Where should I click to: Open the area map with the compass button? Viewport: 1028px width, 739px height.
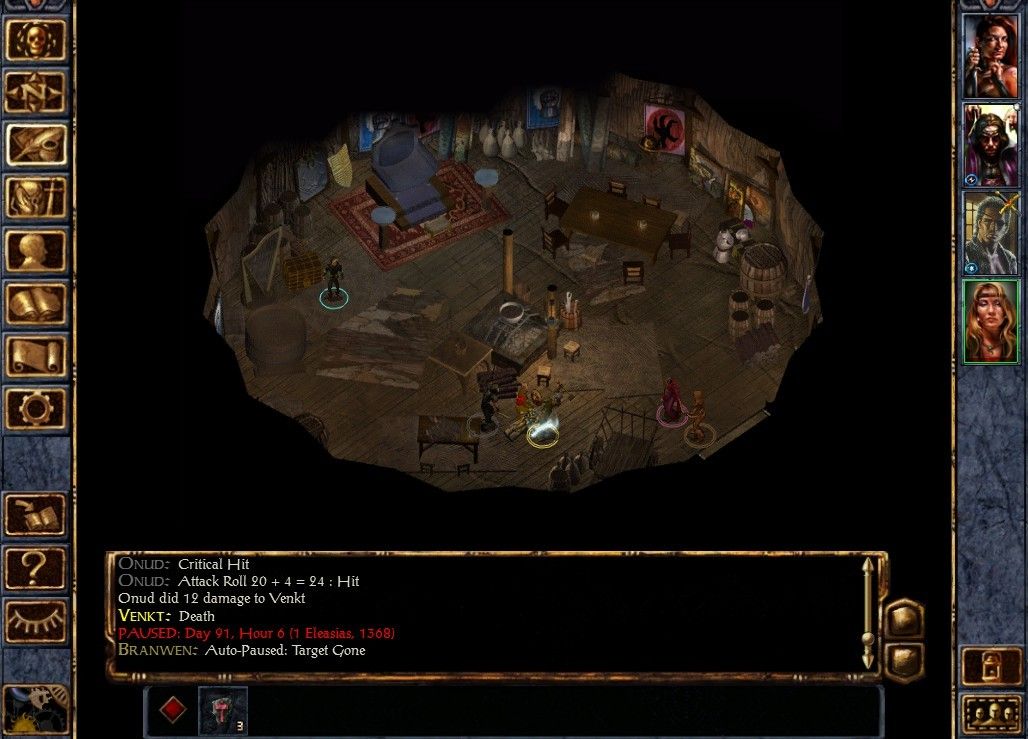(36, 92)
